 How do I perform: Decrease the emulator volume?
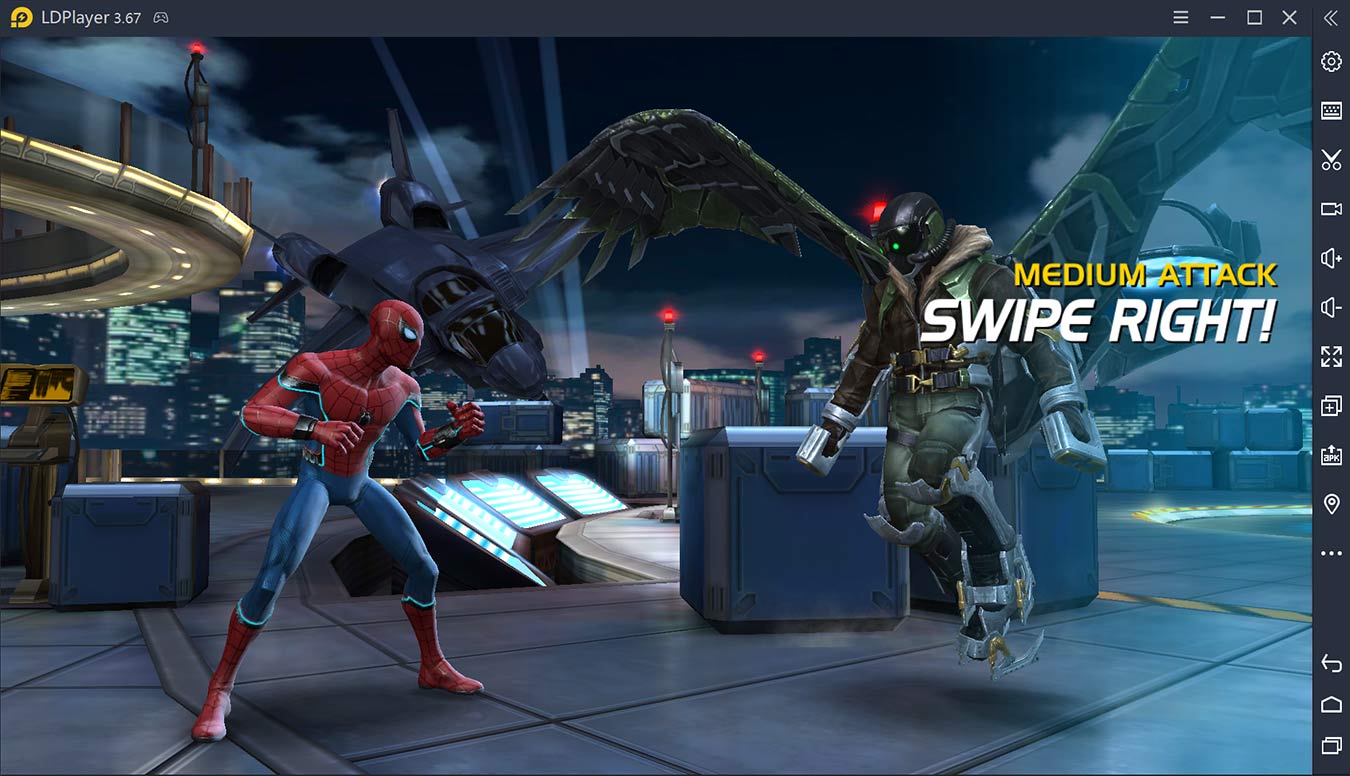[1330, 306]
